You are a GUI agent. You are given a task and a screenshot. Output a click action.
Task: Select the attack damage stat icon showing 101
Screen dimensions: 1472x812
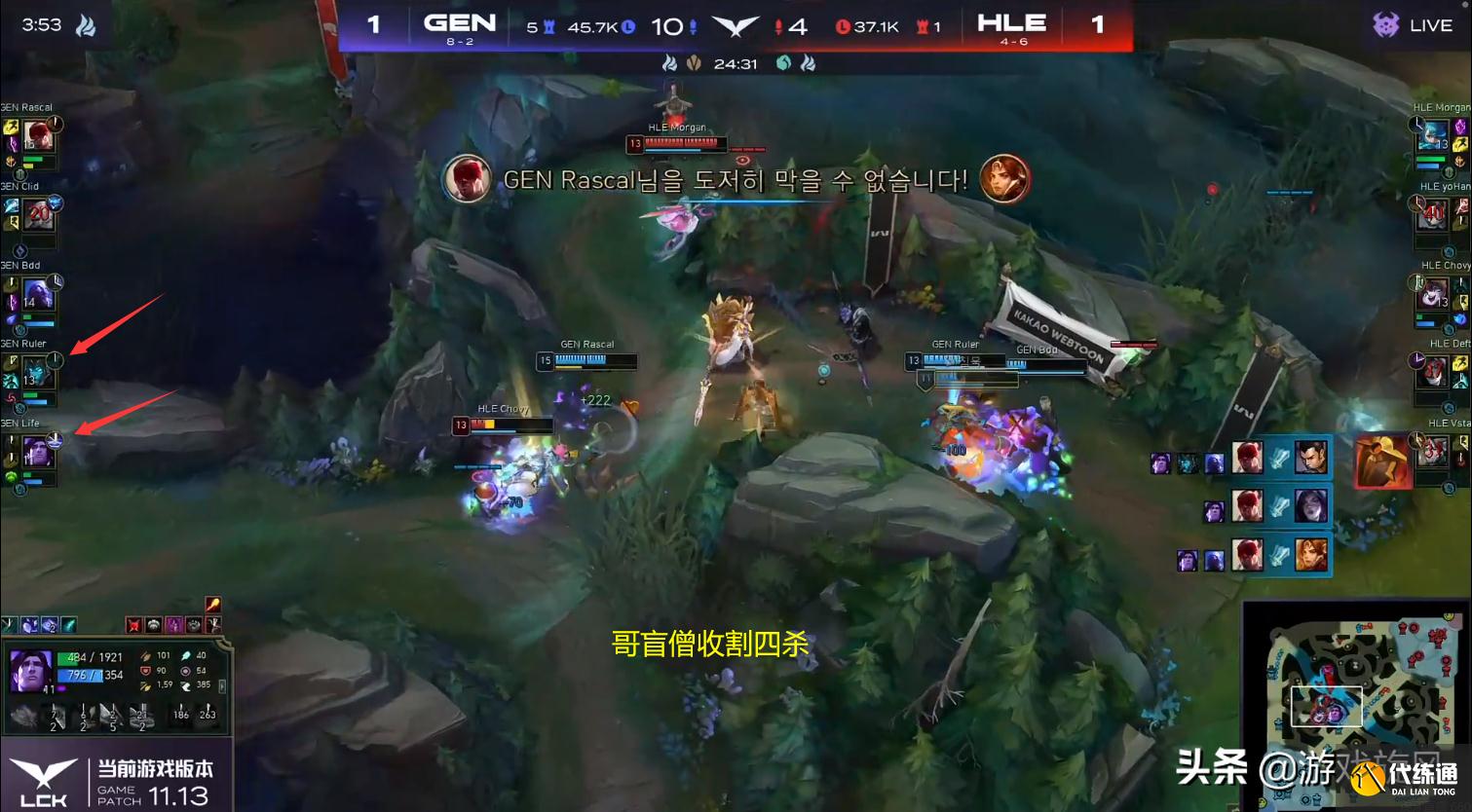146,655
